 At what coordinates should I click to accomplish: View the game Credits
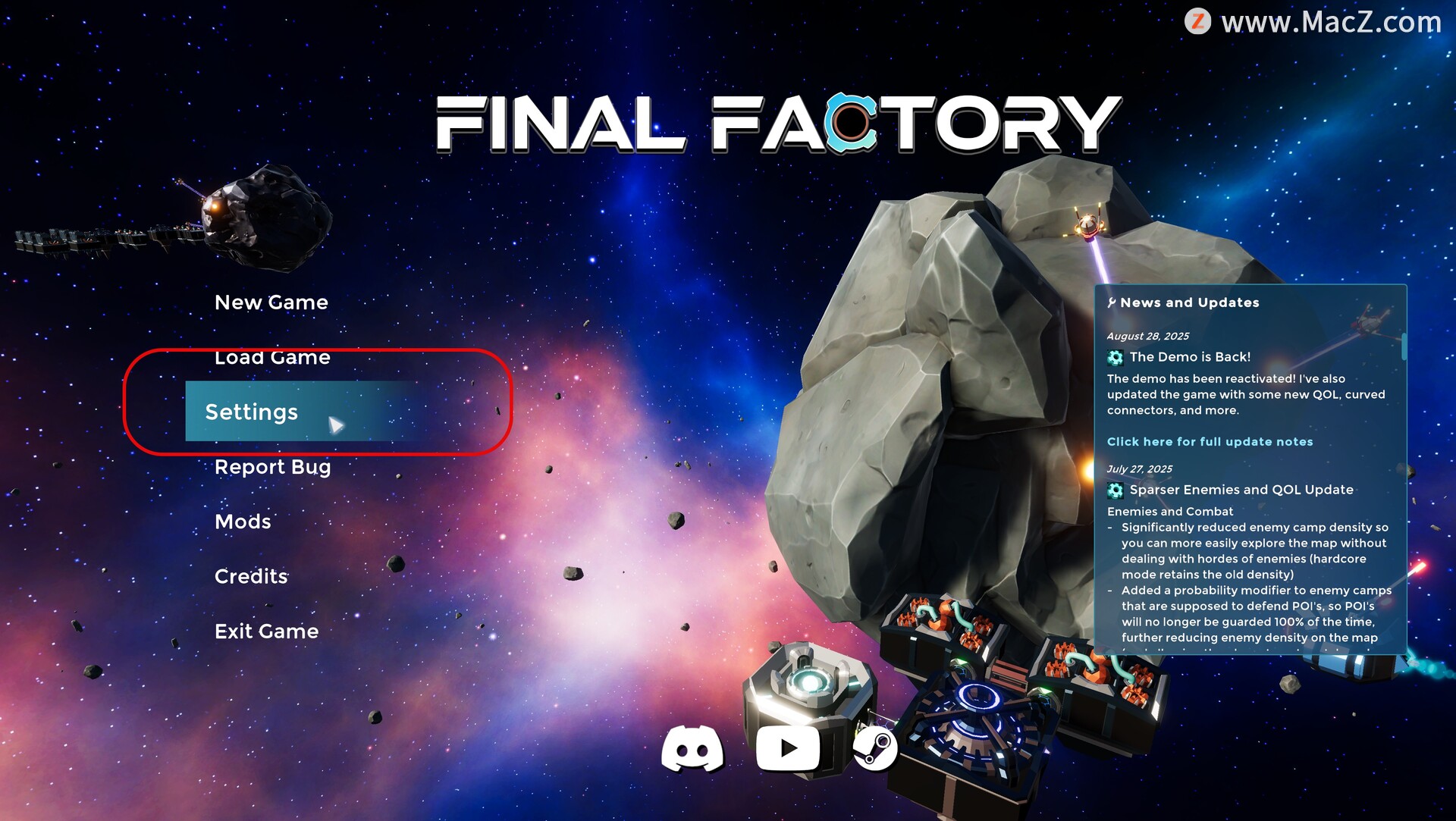251,576
